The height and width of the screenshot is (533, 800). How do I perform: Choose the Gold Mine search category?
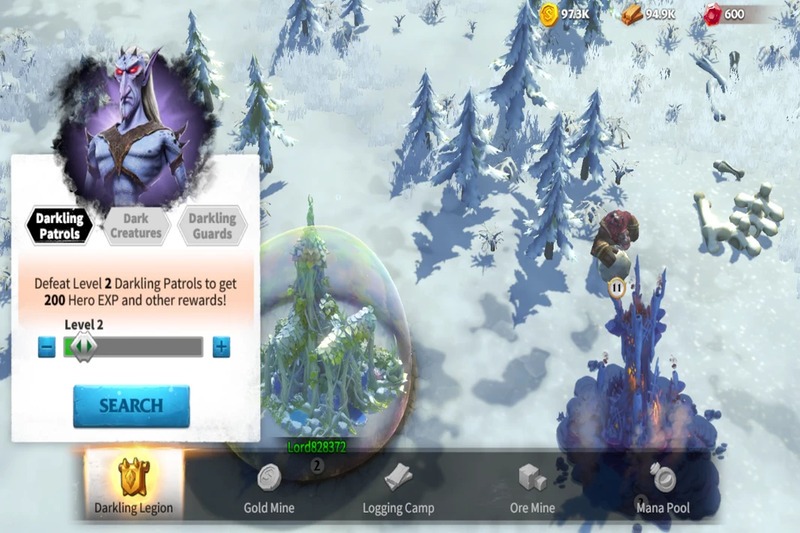pos(269,489)
